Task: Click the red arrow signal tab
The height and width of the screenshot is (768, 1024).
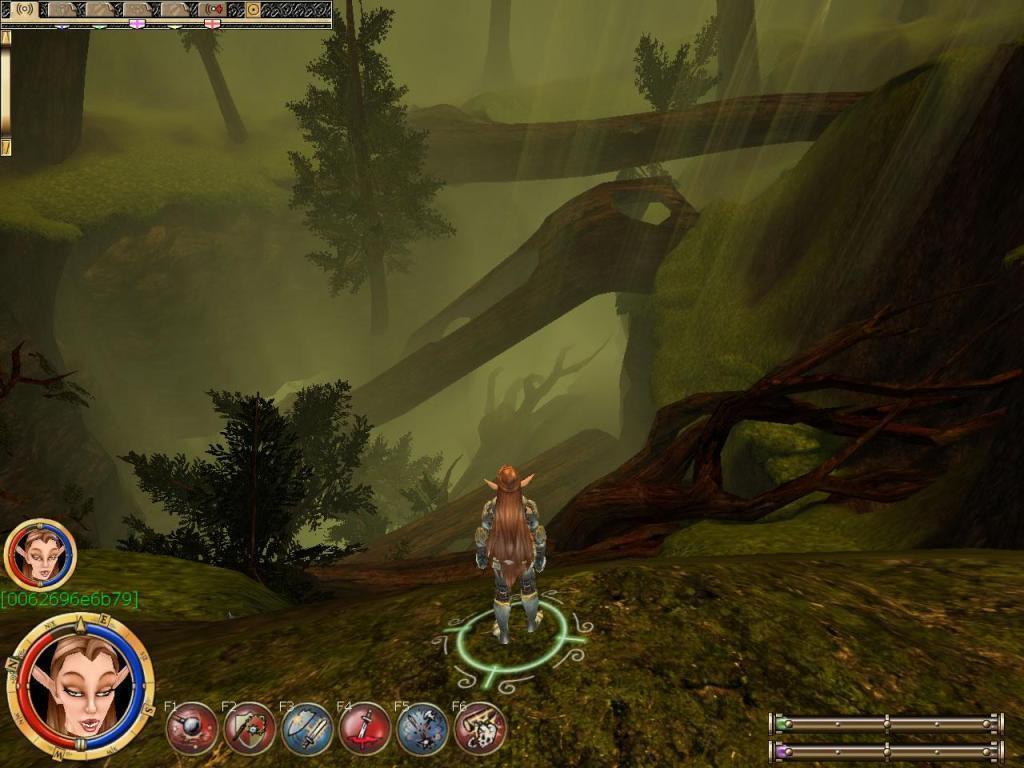Action: [213, 9]
